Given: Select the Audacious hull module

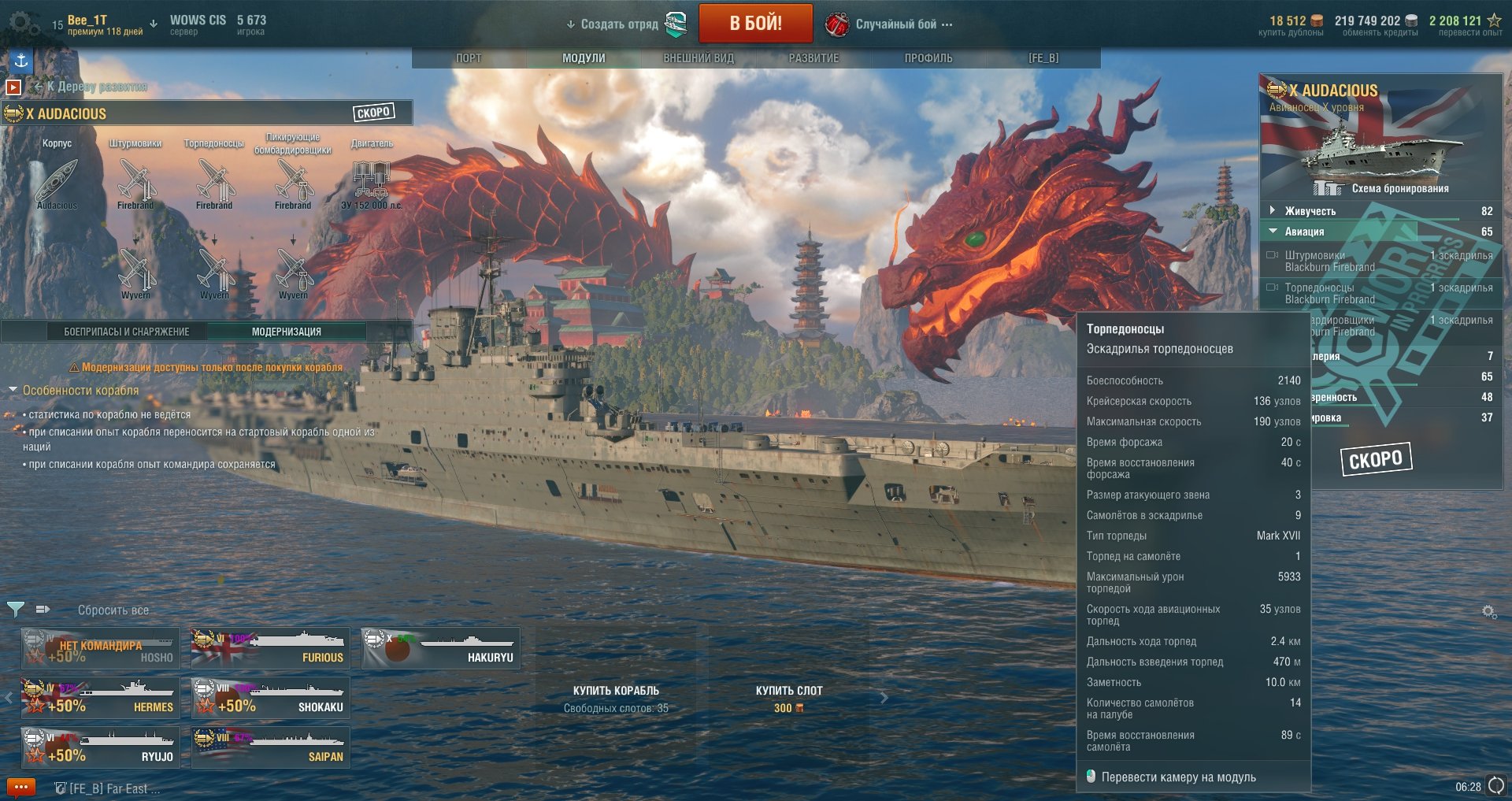Looking at the screenshot, I should coord(57,181).
